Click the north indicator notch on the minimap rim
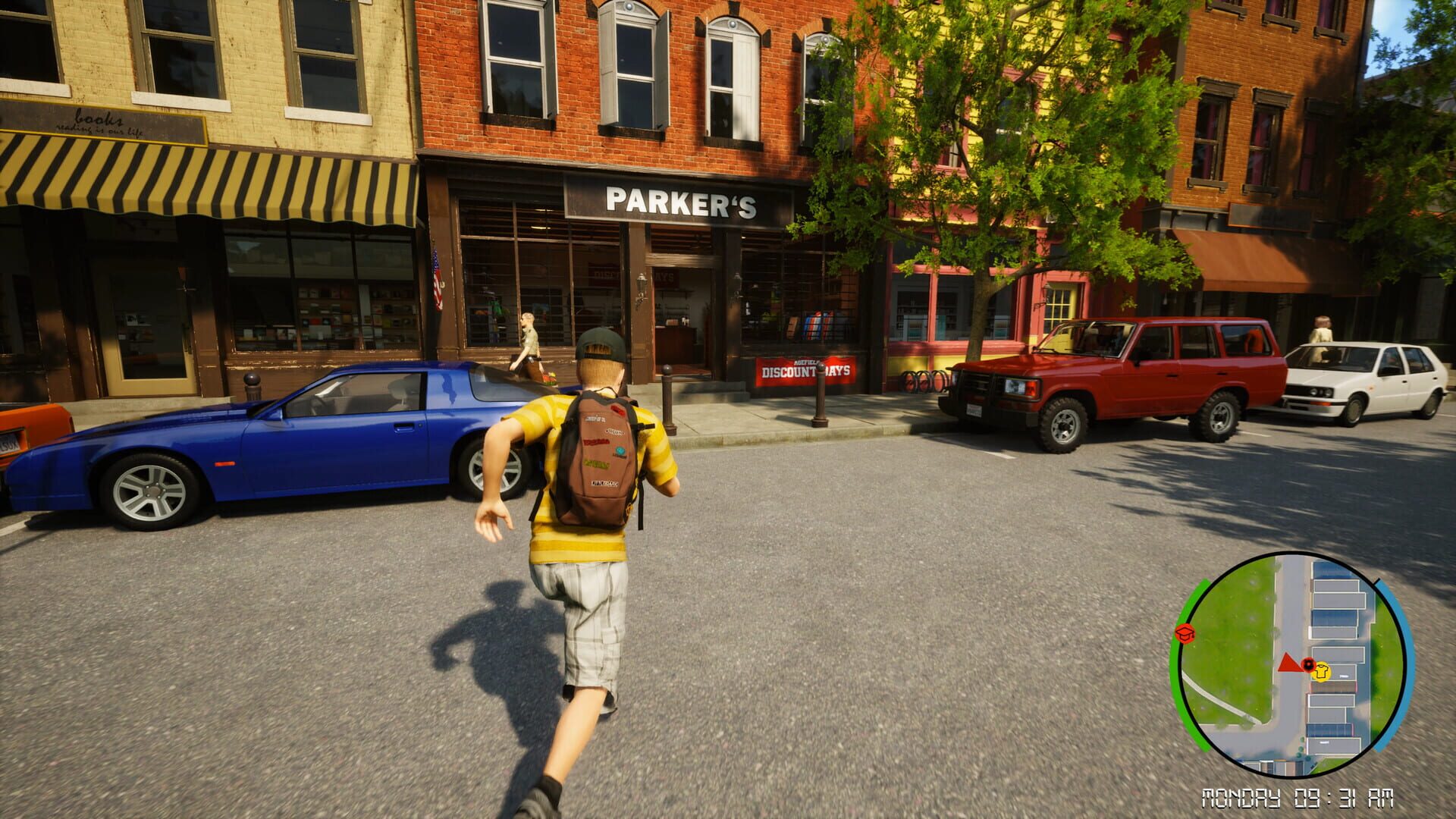1456x819 pixels. coord(1376,582)
